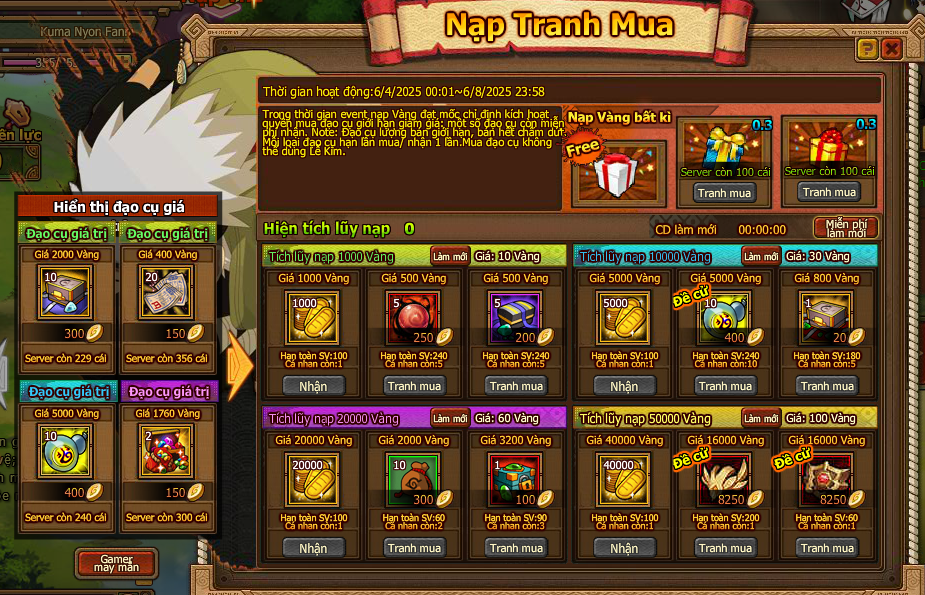The width and height of the screenshot is (925, 595).
Task: Close the Nạp Tranh Mua window
Action: point(891,49)
